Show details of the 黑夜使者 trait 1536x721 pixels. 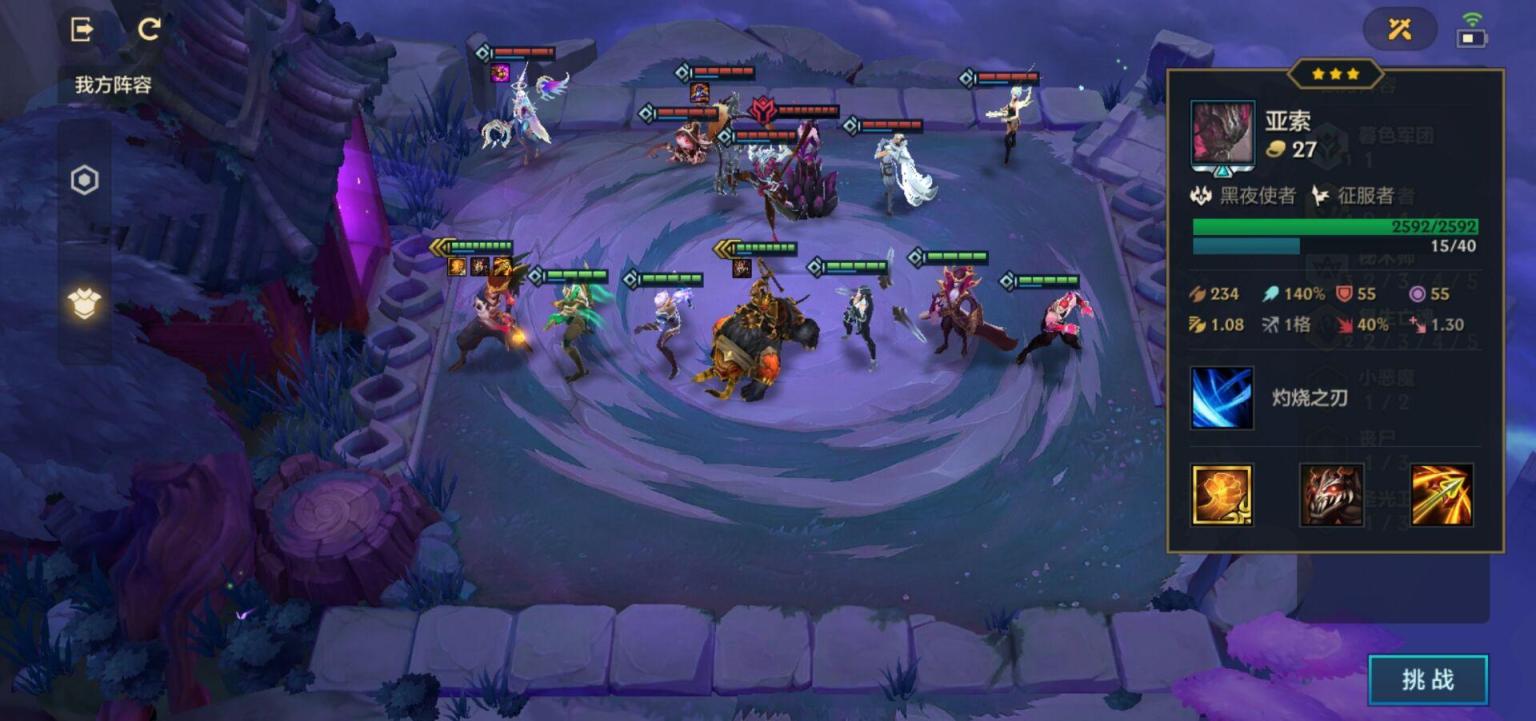(x=1245, y=195)
